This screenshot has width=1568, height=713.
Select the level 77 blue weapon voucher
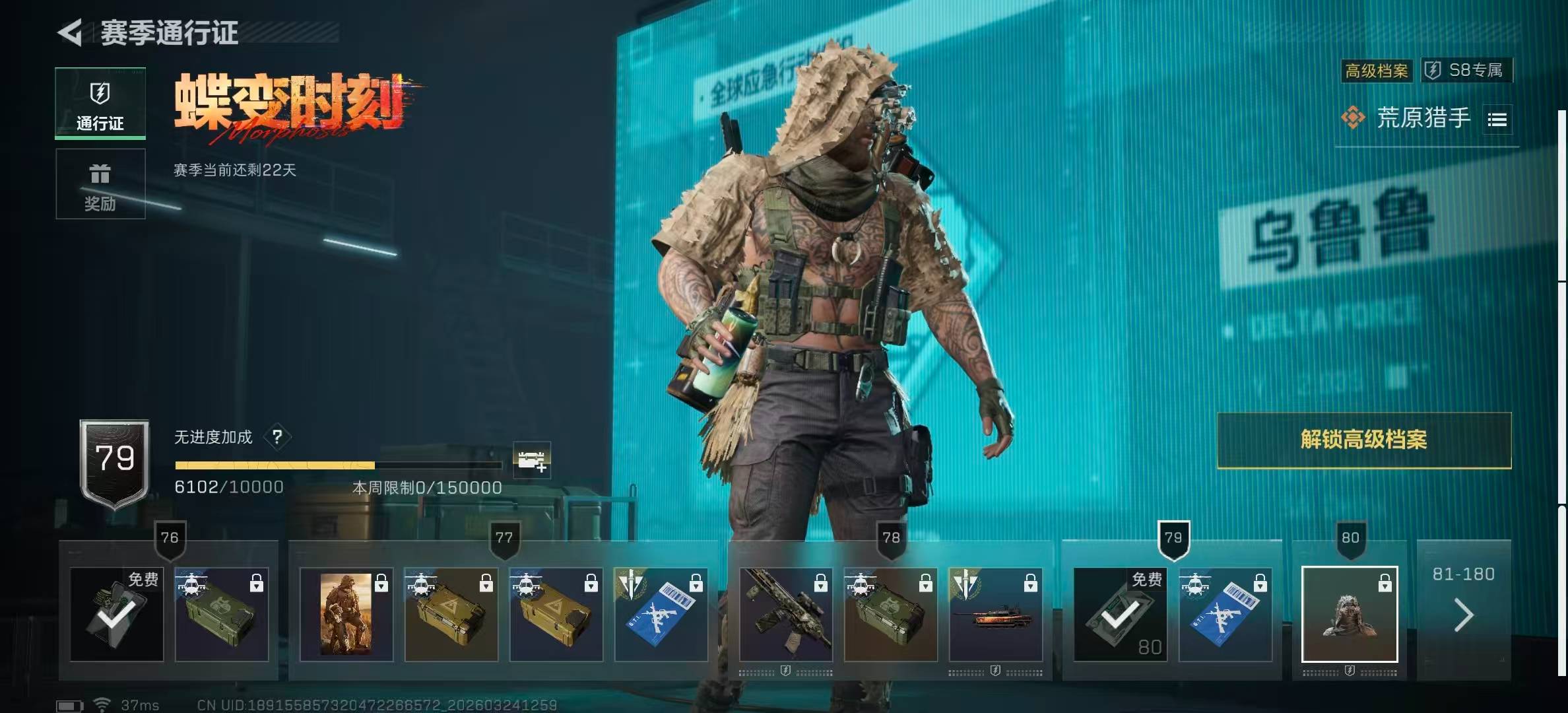pos(661,614)
